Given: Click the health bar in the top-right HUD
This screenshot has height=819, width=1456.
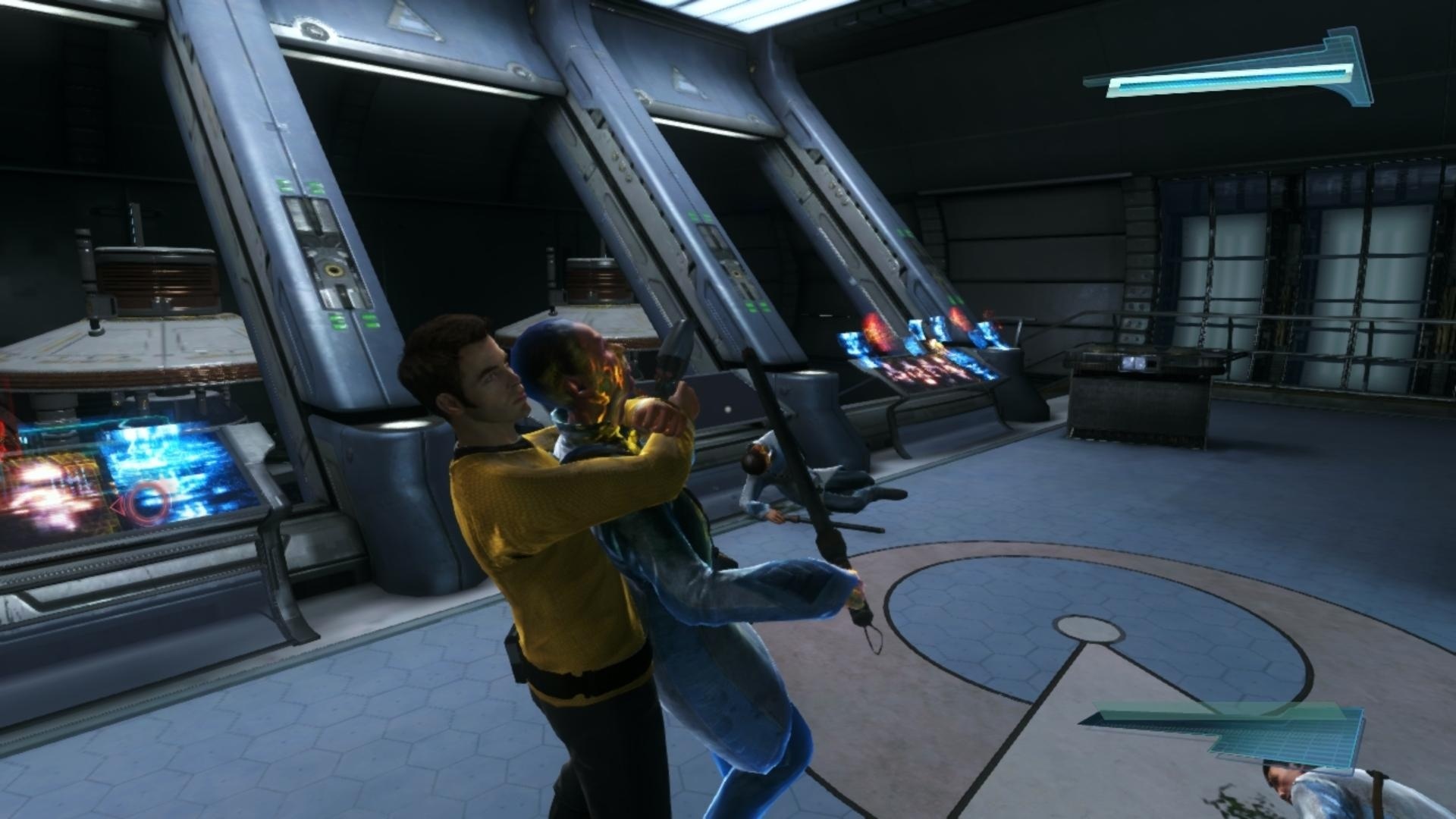Looking at the screenshot, I should coord(1228,76).
